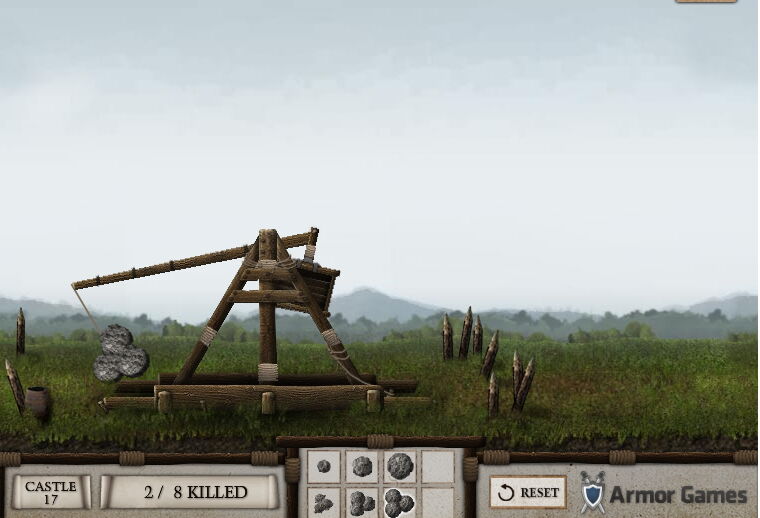760x518 pixels.
Task: Reset the current castle level
Action: tap(528, 492)
